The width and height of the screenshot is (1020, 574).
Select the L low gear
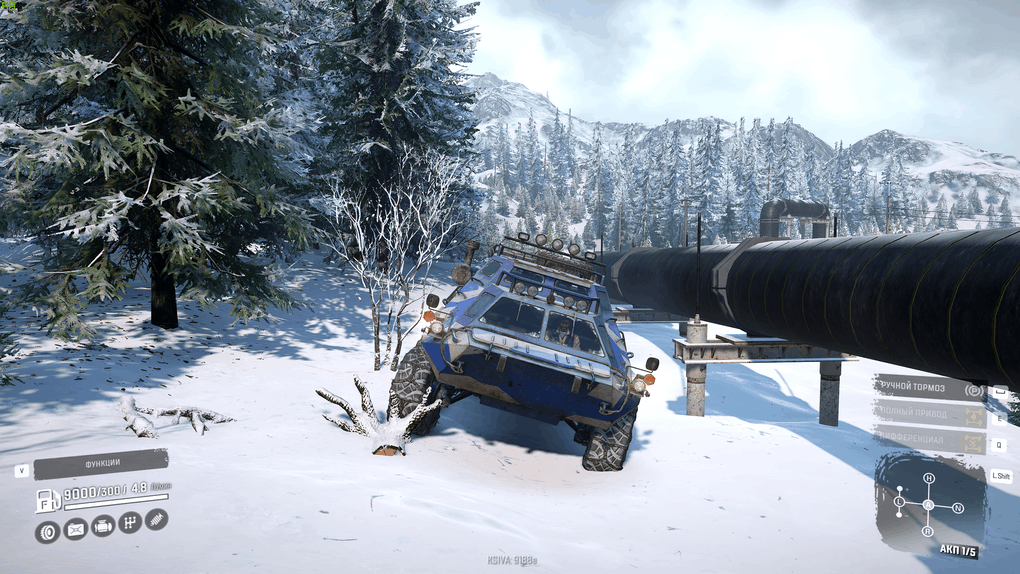(899, 500)
